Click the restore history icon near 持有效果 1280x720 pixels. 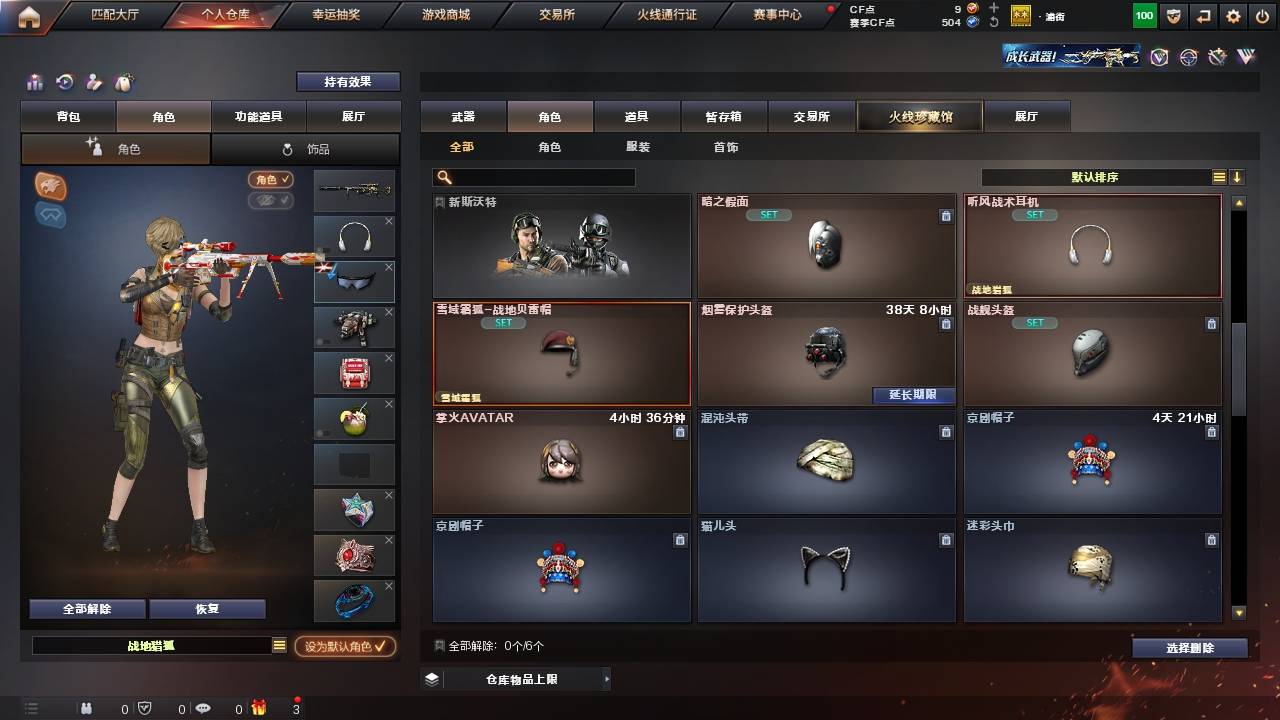[x=62, y=82]
